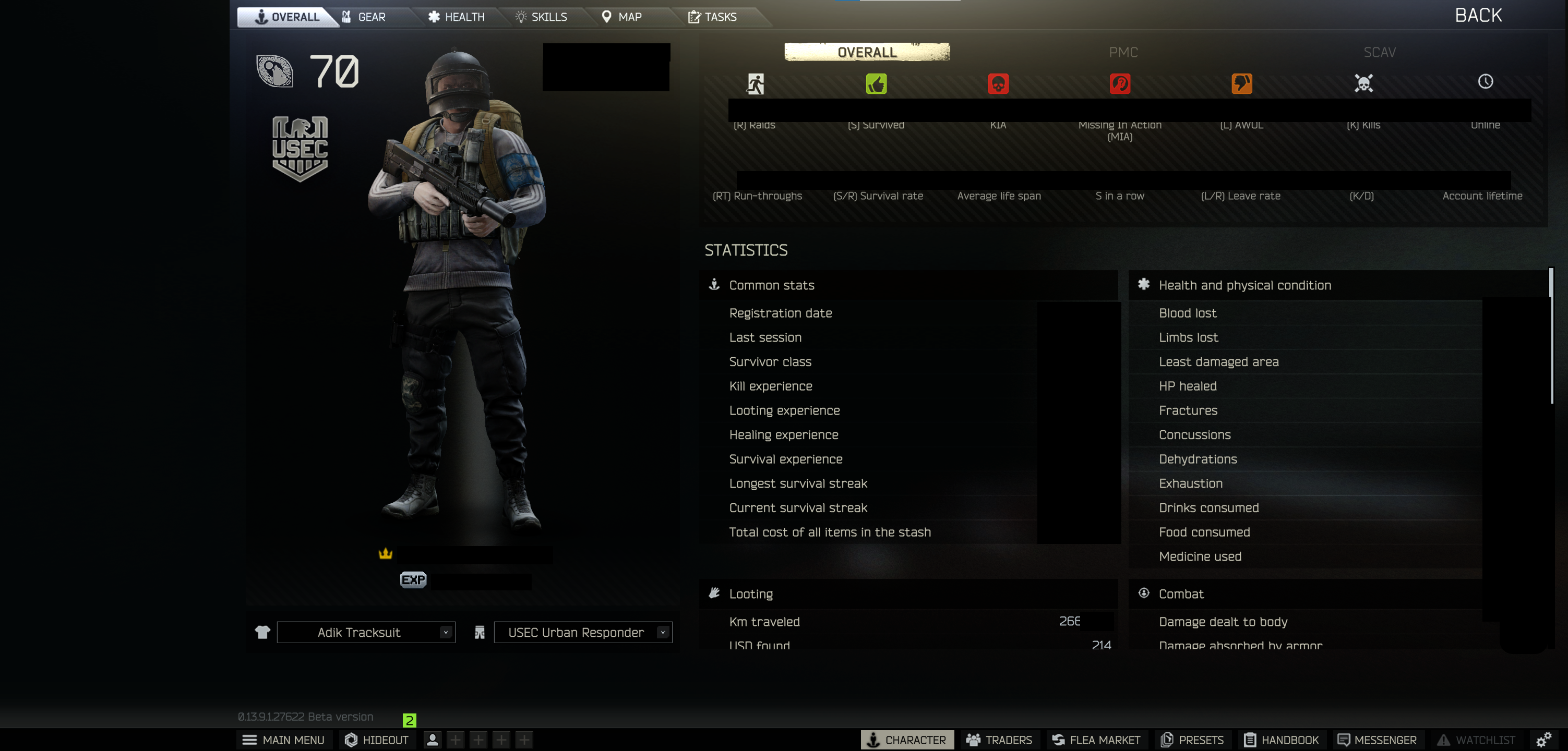Screen dimensions: 1568x751
Task: Open the USEC Urban Responder lower clothing dropdown
Action: point(582,632)
